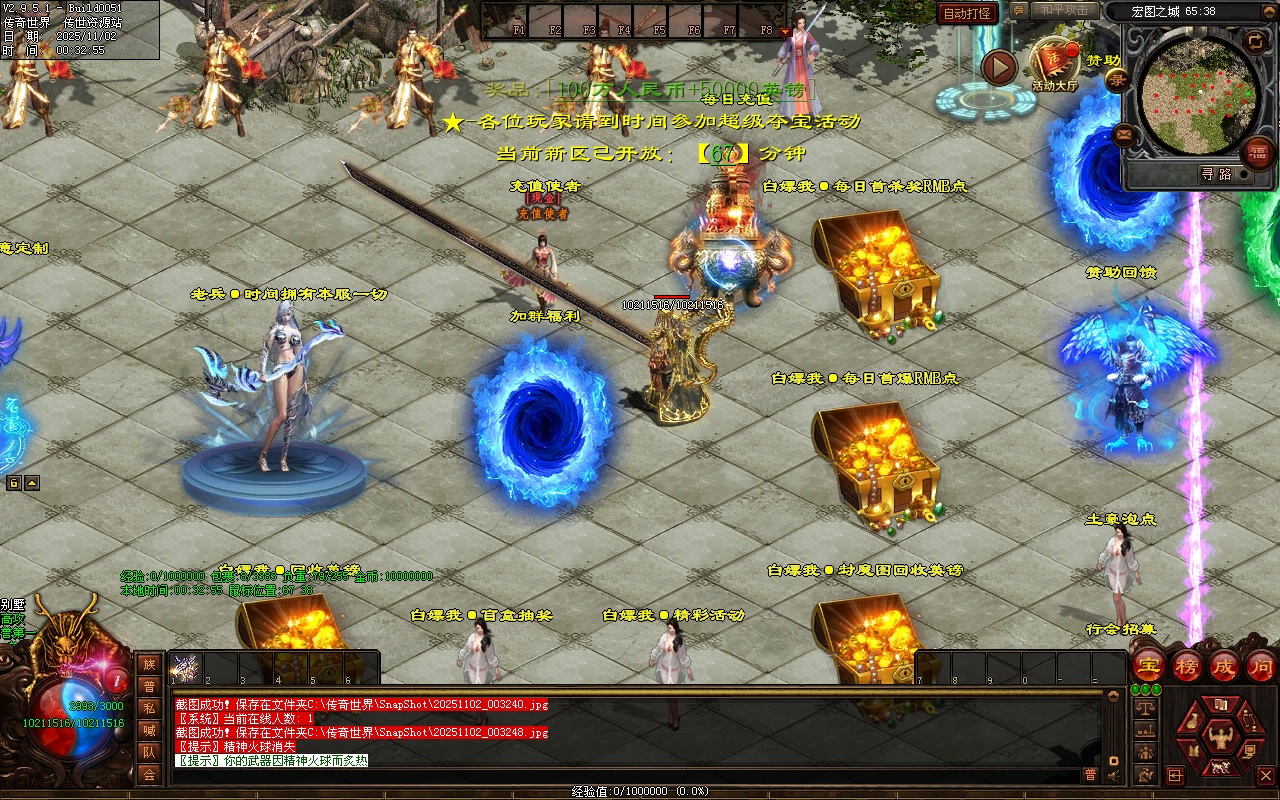This screenshot has height=800, width=1280.
Task: Select the skill in hotbar slot 1
Action: (x=186, y=666)
